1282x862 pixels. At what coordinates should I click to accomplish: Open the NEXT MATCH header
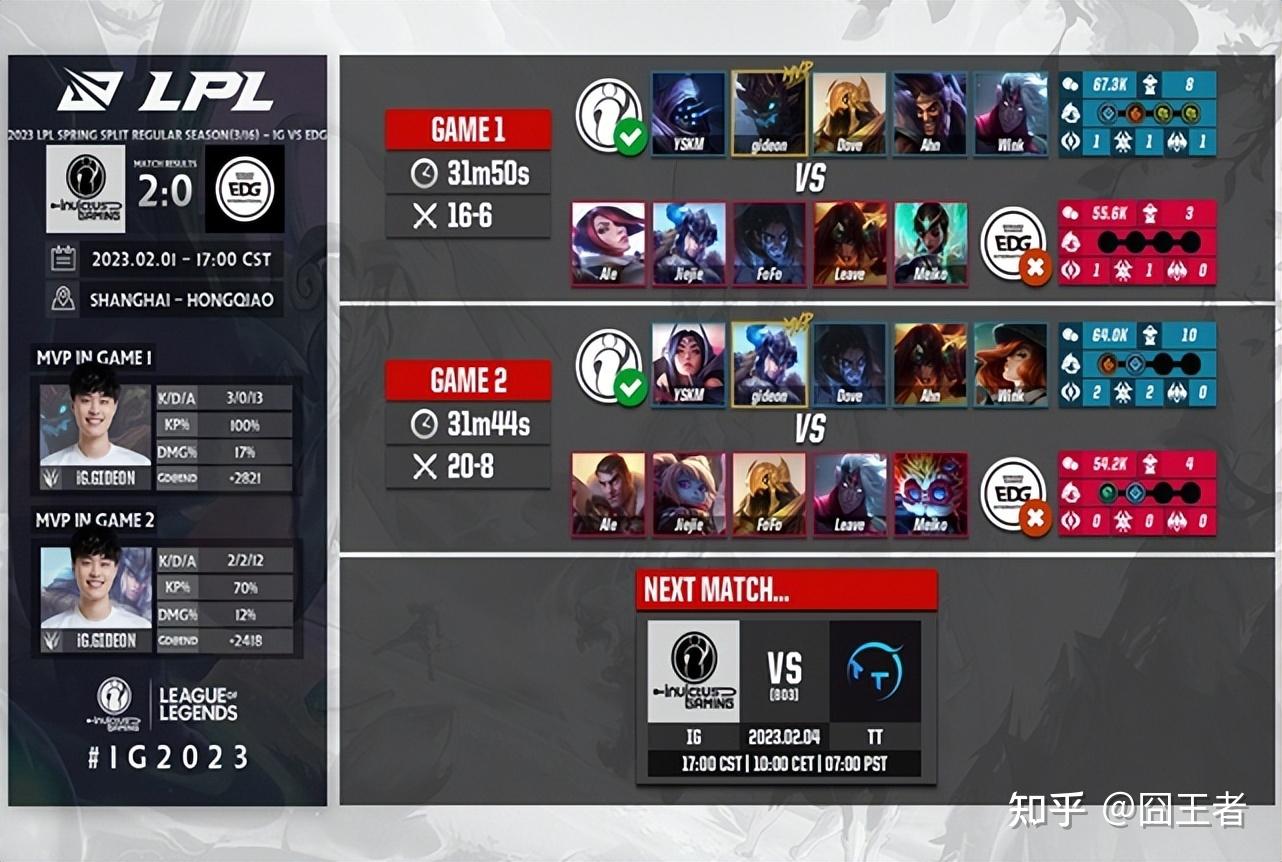[x=786, y=590]
